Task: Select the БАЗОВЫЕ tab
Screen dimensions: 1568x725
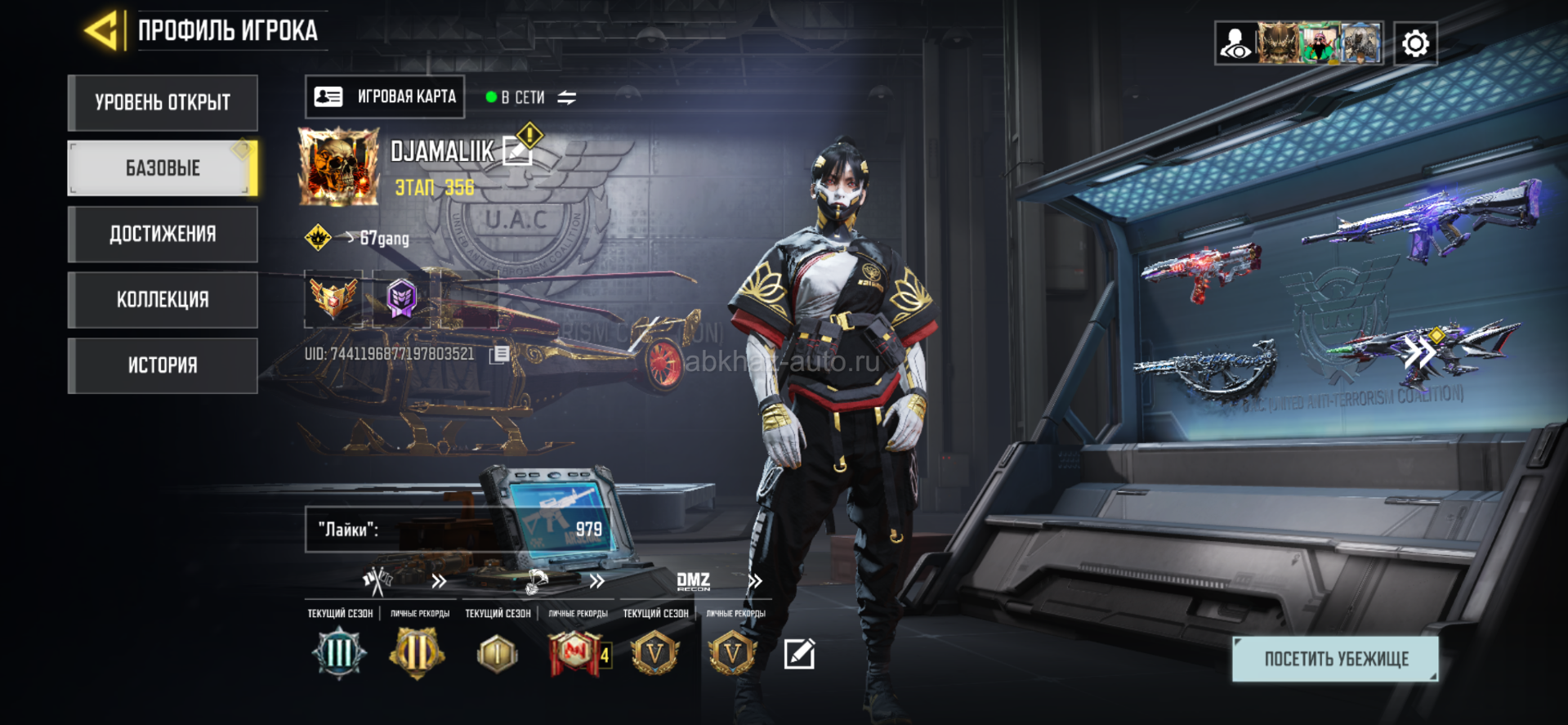Action: pos(163,168)
